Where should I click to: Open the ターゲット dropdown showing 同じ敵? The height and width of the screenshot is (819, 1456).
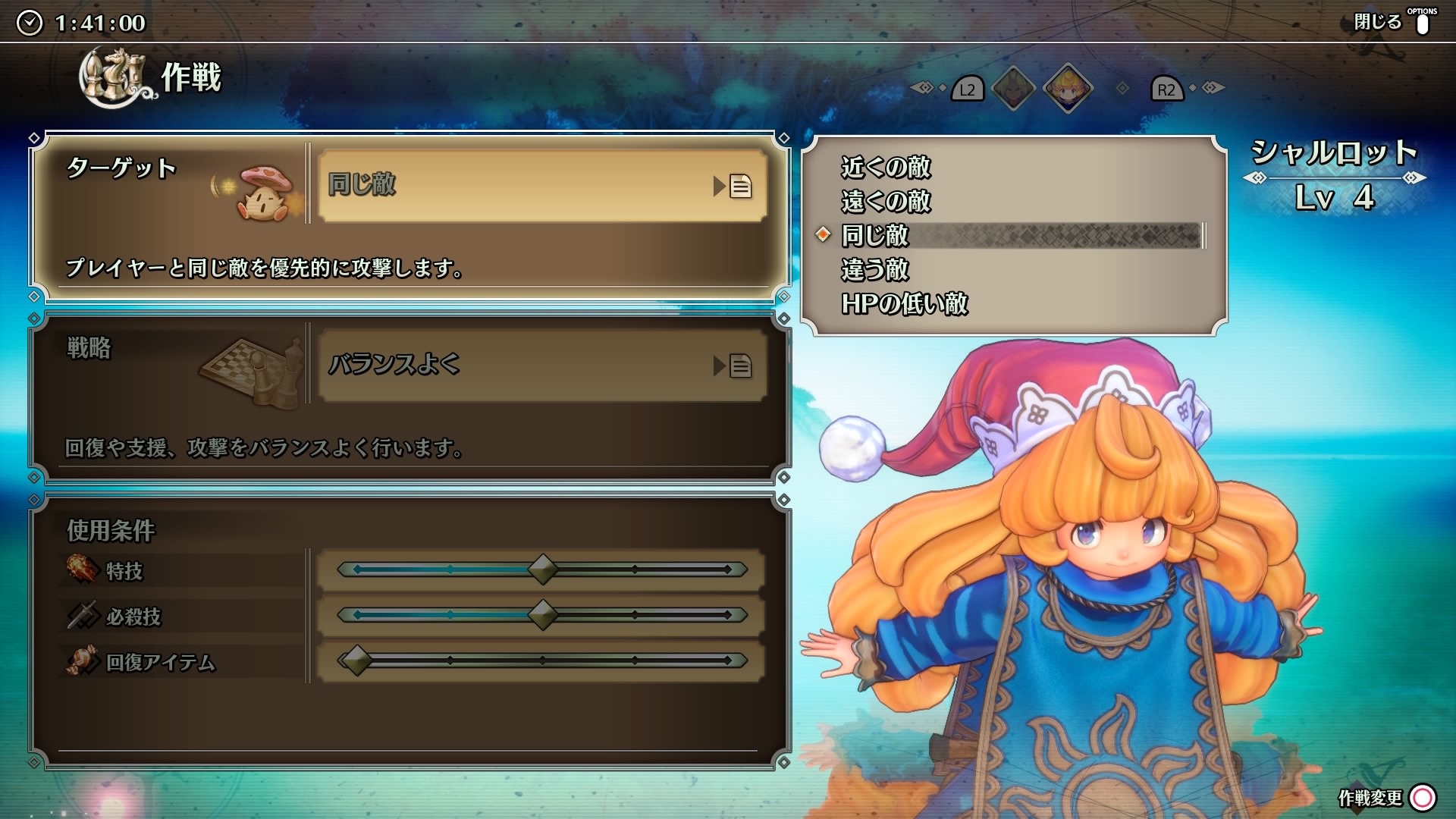[541, 186]
